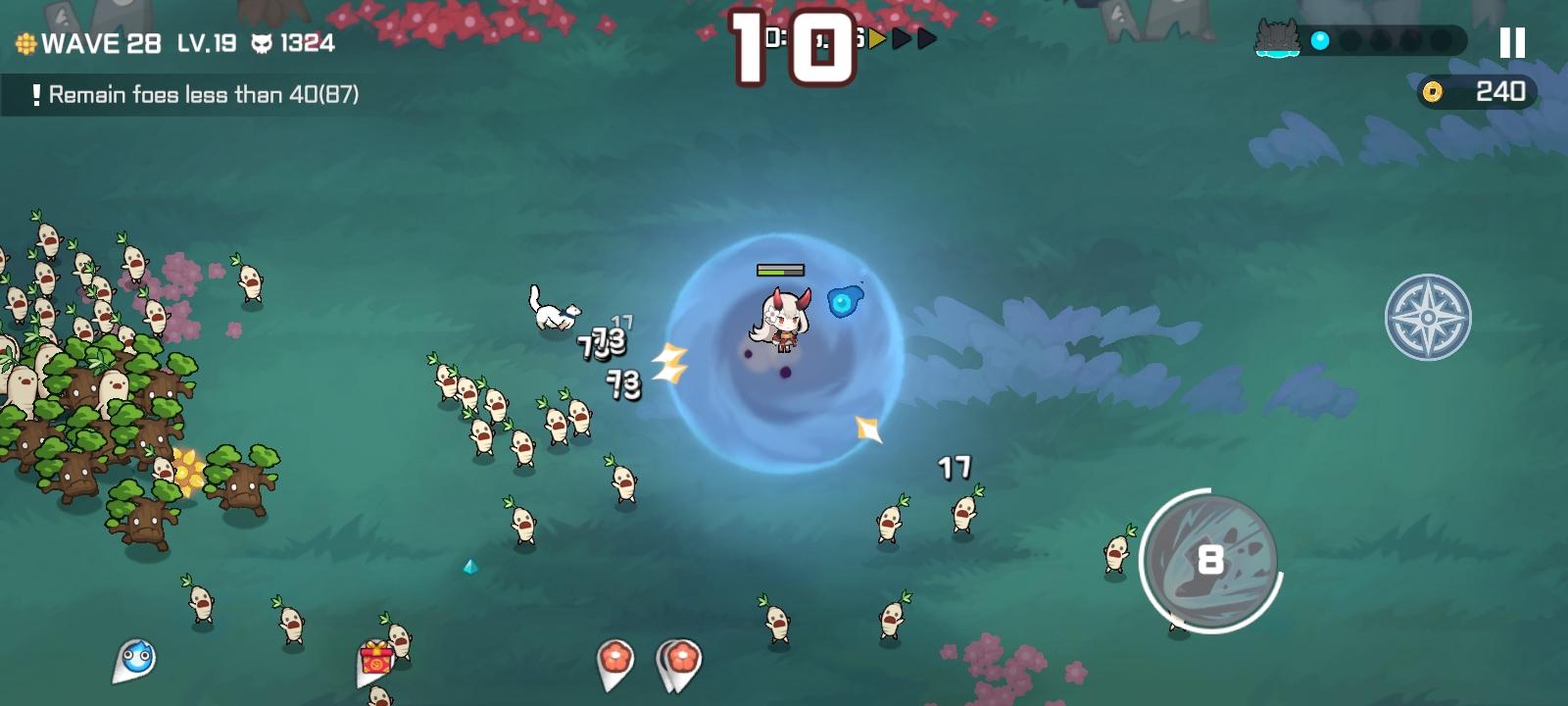
Task: Toggle the rightmost triple-speed arrow
Action: tap(927, 39)
